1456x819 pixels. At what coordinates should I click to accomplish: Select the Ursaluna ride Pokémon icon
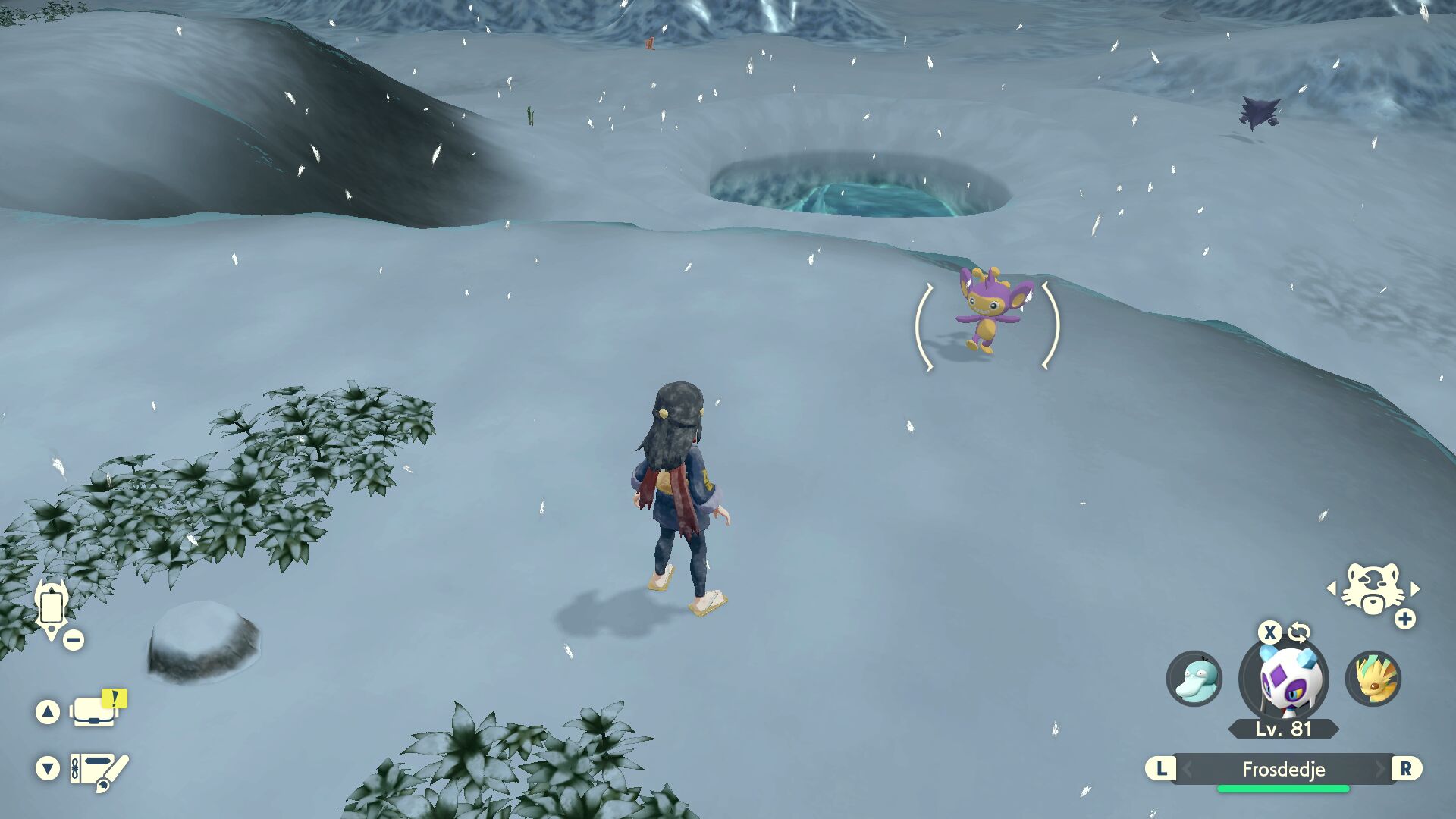[1372, 590]
